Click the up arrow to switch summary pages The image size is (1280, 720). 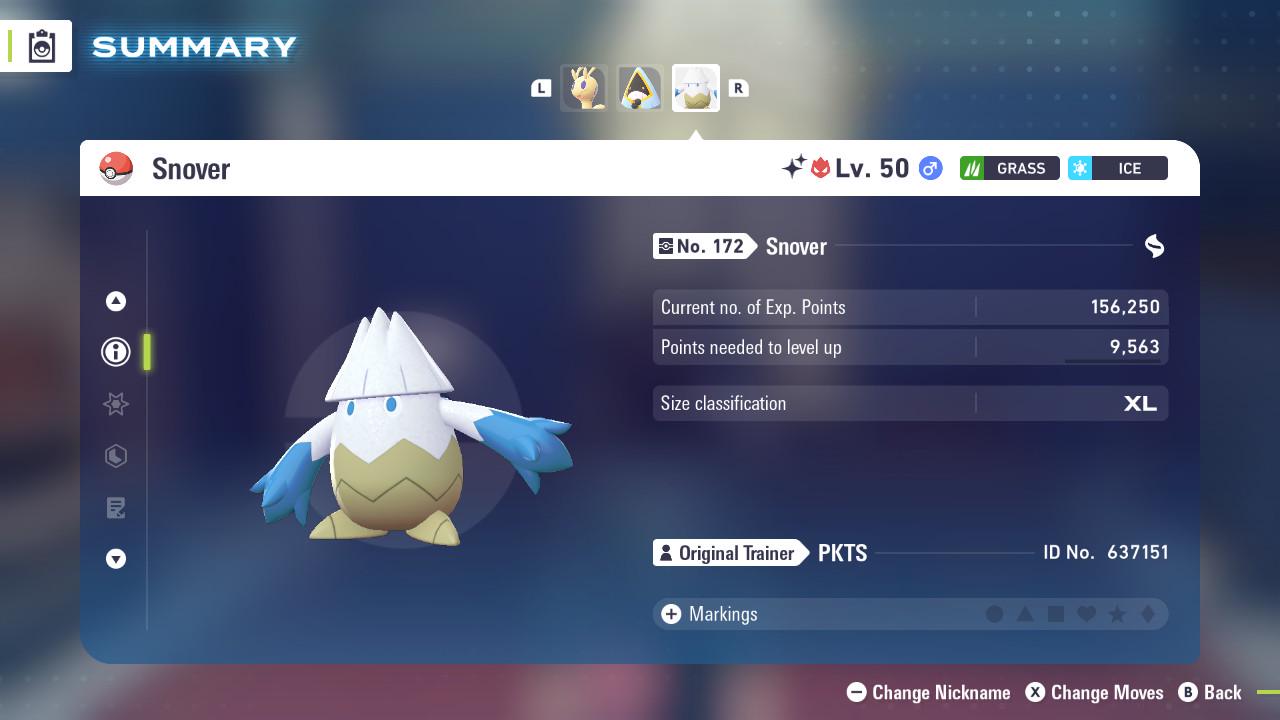coord(115,300)
